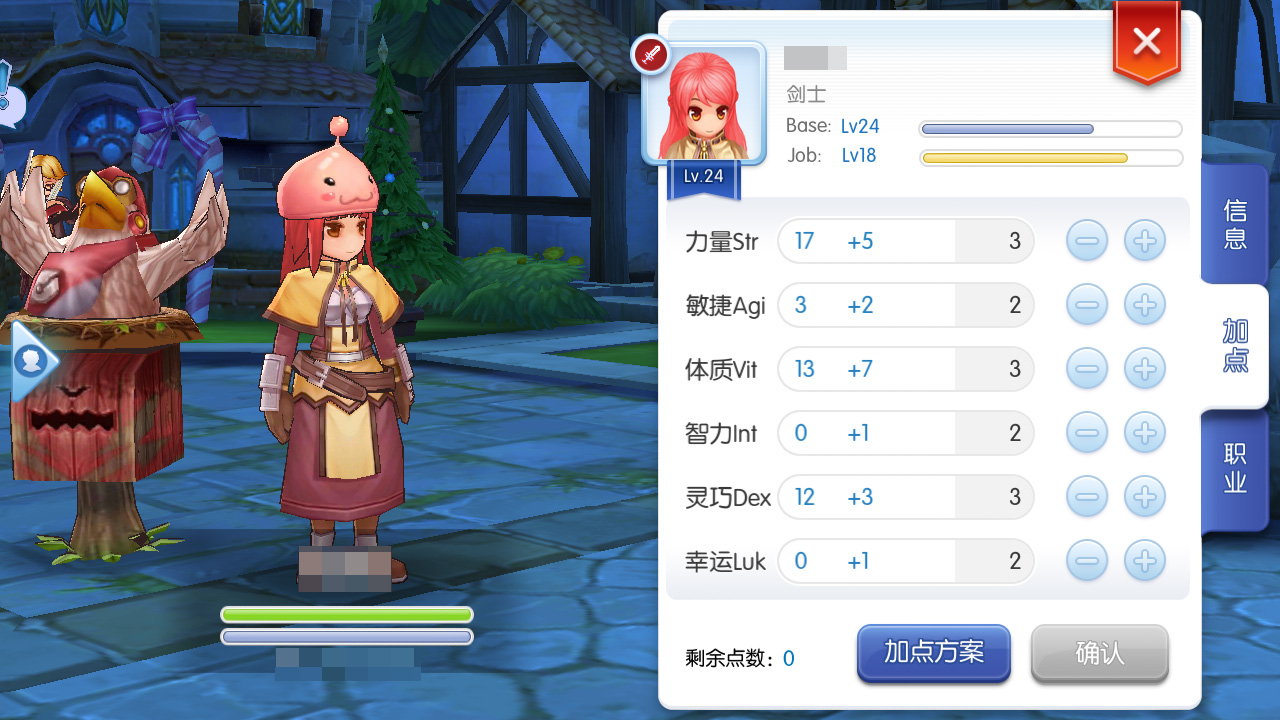Increase 敏捷Agi with its plus icon
This screenshot has height=720, width=1280.
(x=1144, y=304)
